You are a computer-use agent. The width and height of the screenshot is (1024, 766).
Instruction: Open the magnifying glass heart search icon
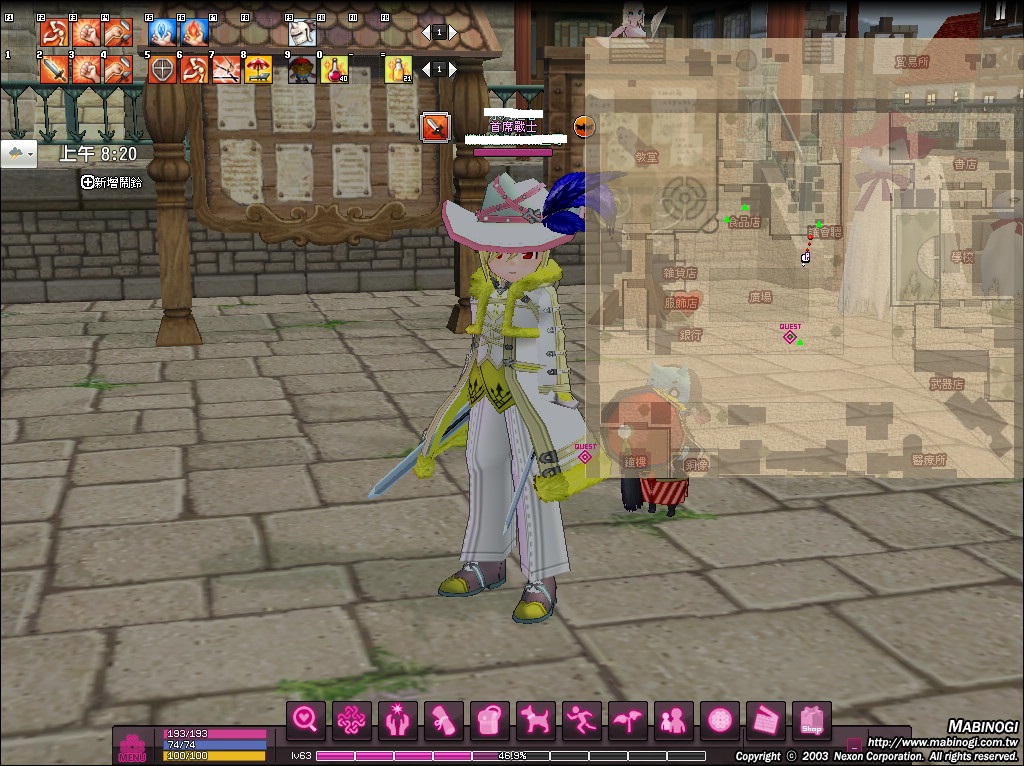tap(306, 719)
